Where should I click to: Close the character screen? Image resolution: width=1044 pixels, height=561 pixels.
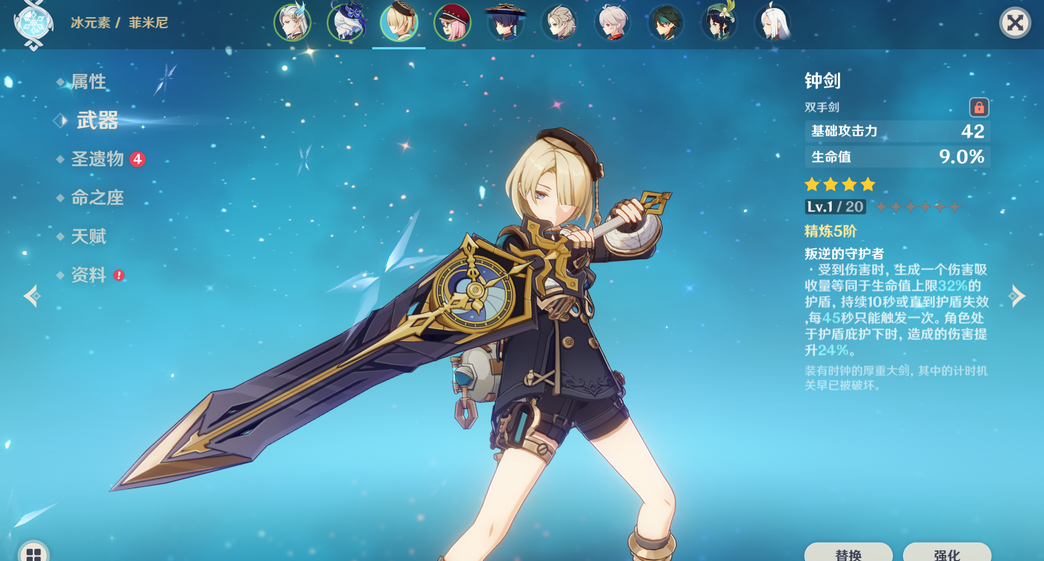pos(1015,23)
